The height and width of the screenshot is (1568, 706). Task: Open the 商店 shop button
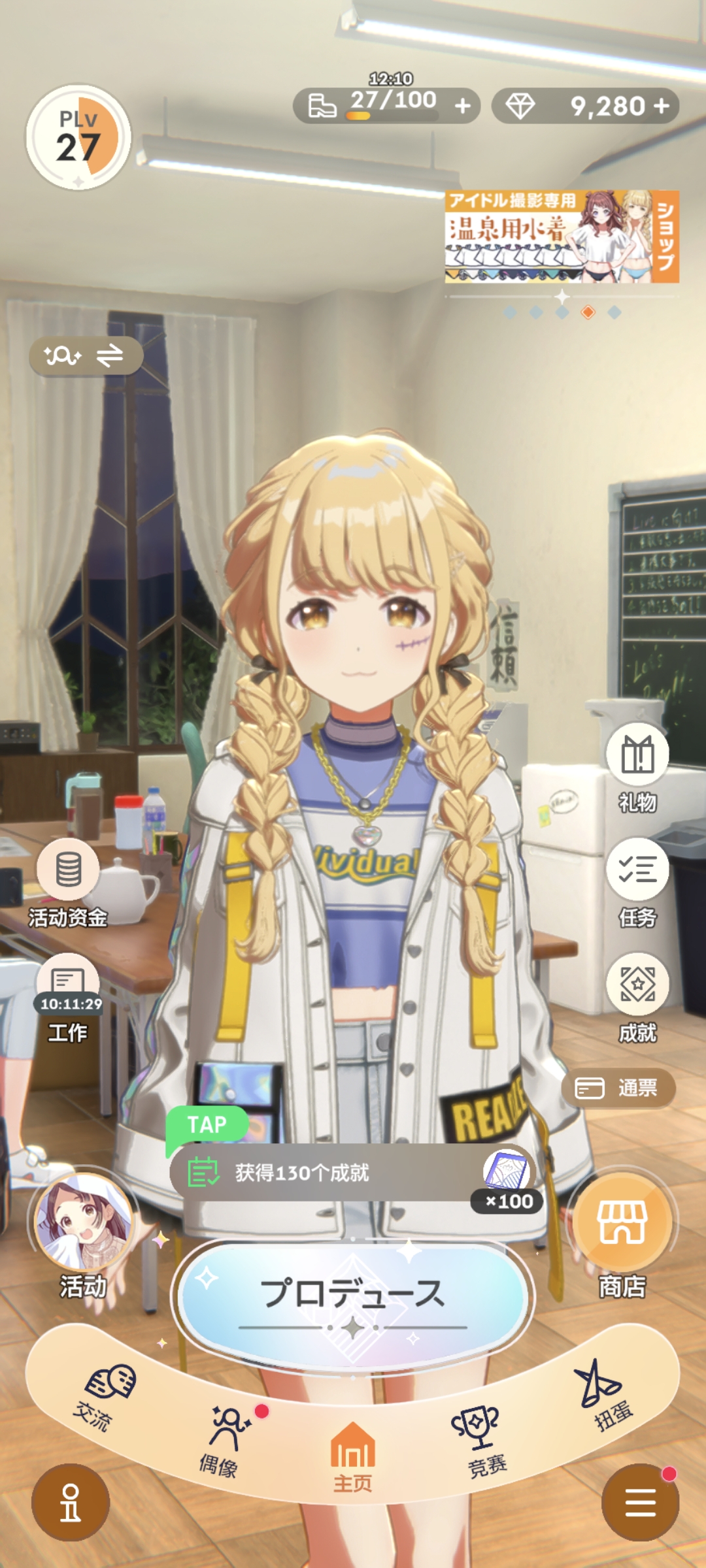622,1223
